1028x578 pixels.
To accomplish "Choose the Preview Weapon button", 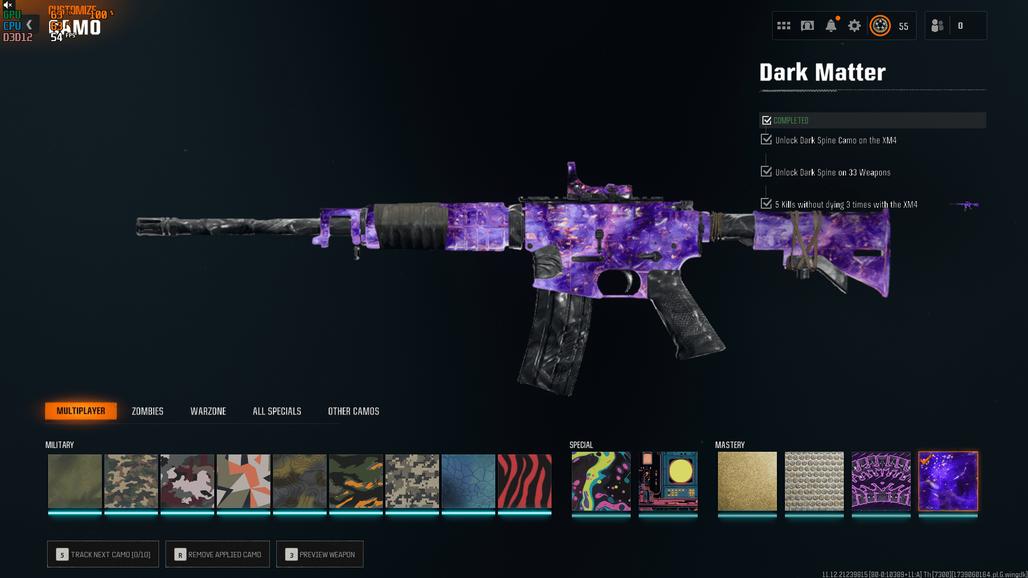I will pyautogui.click(x=320, y=554).
